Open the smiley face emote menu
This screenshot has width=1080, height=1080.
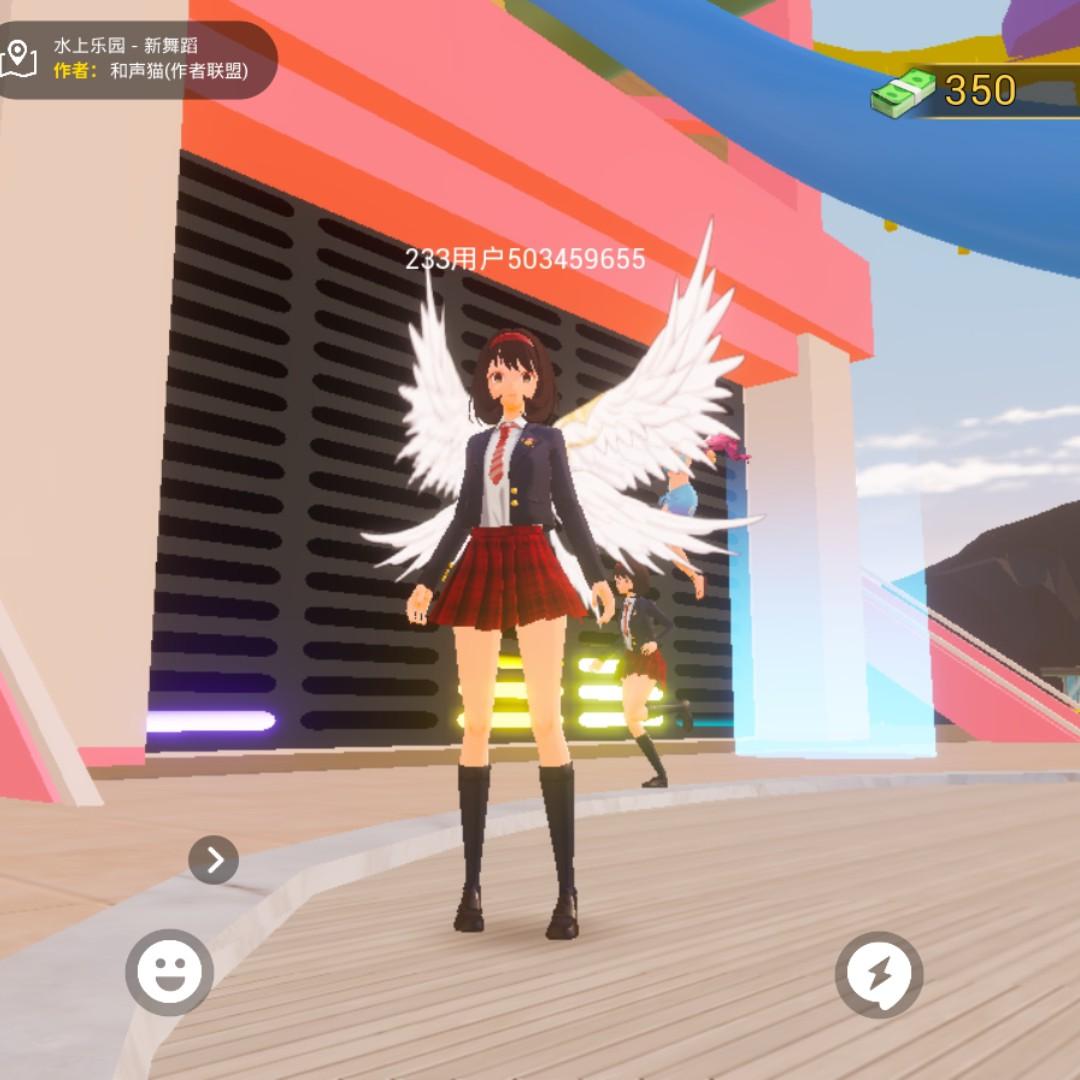coord(169,972)
